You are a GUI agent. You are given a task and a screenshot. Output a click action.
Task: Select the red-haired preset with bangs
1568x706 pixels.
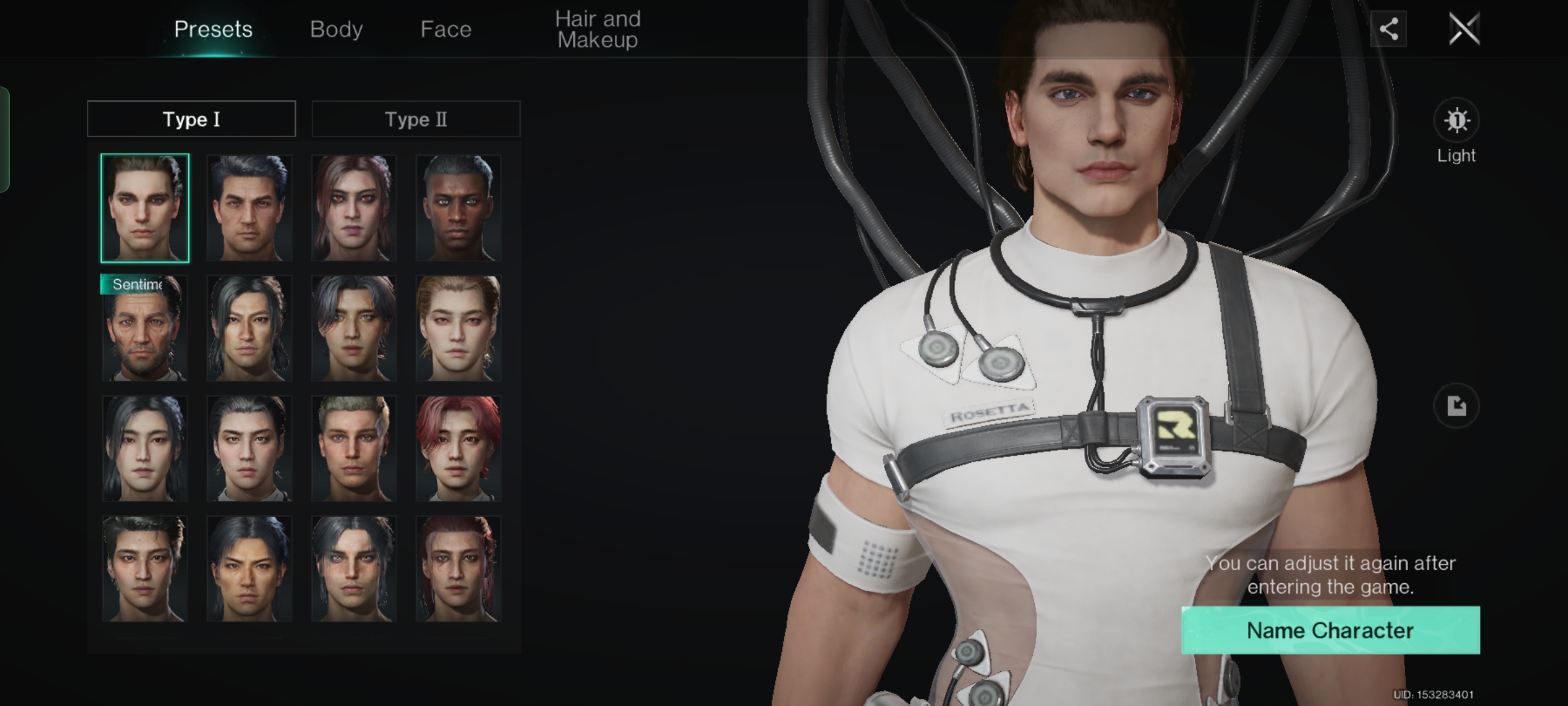point(458,449)
